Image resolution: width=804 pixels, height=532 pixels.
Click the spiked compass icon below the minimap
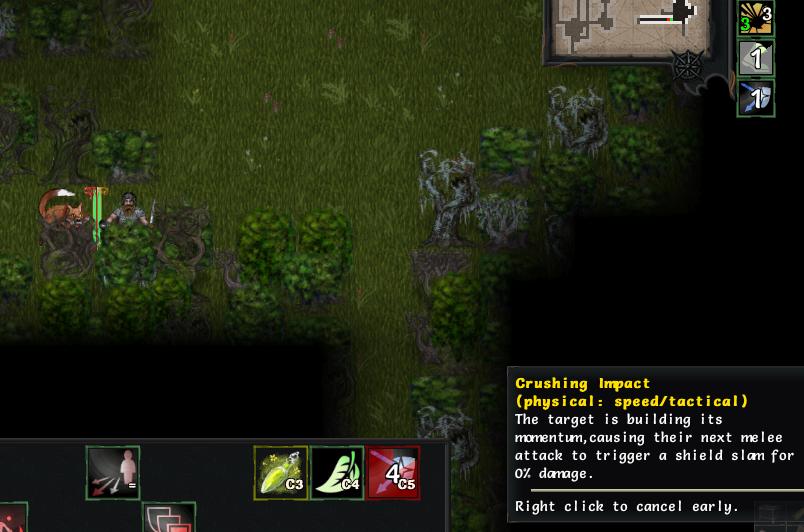point(688,66)
